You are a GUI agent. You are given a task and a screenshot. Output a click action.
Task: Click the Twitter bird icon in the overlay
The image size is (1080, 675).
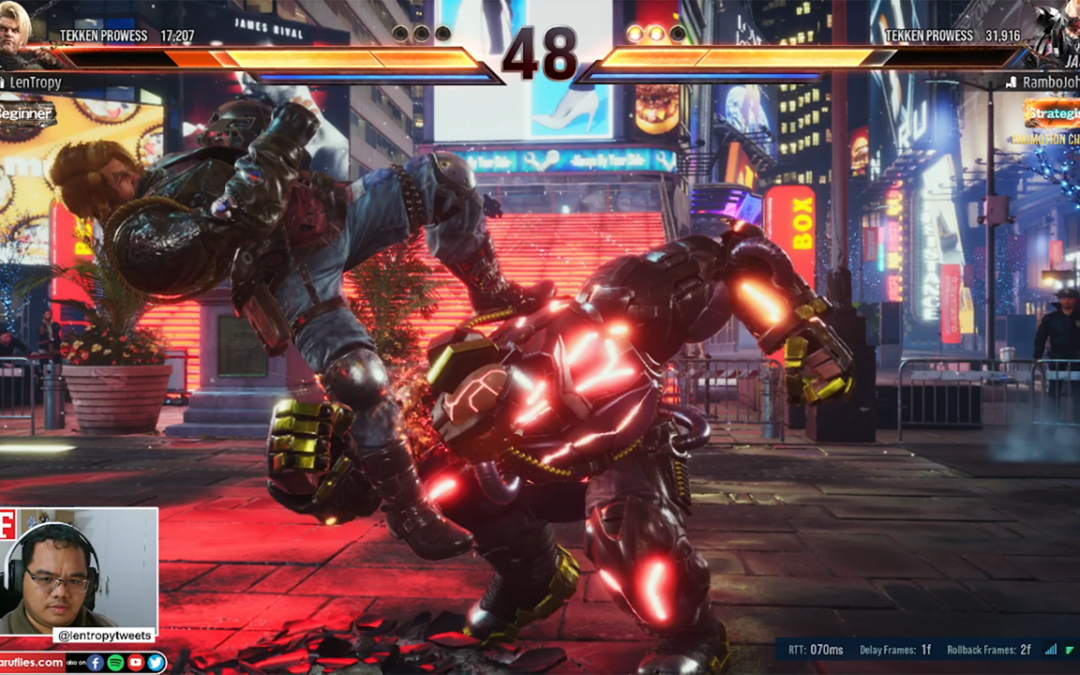[x=155, y=662]
